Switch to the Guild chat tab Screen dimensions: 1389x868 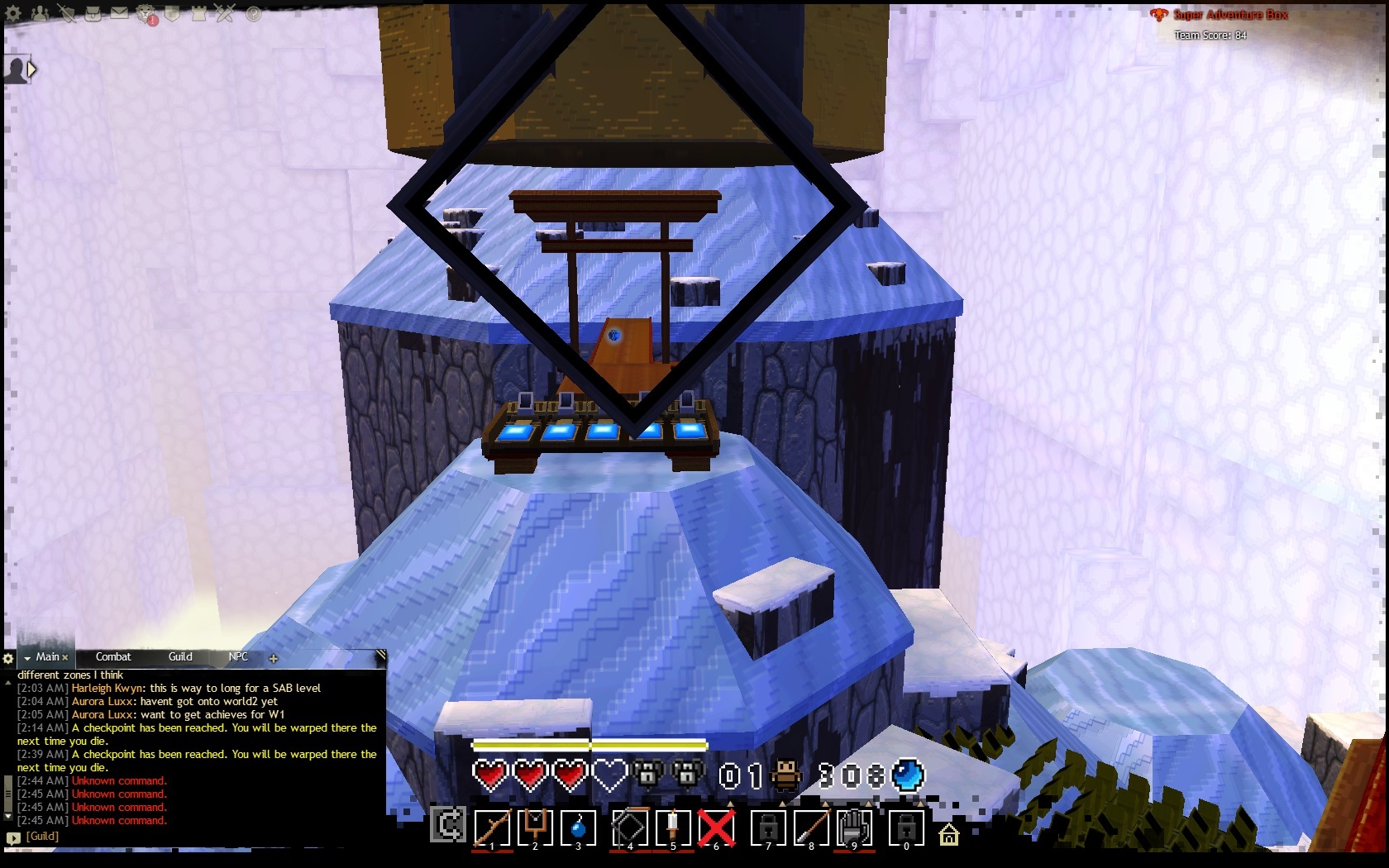(180, 657)
